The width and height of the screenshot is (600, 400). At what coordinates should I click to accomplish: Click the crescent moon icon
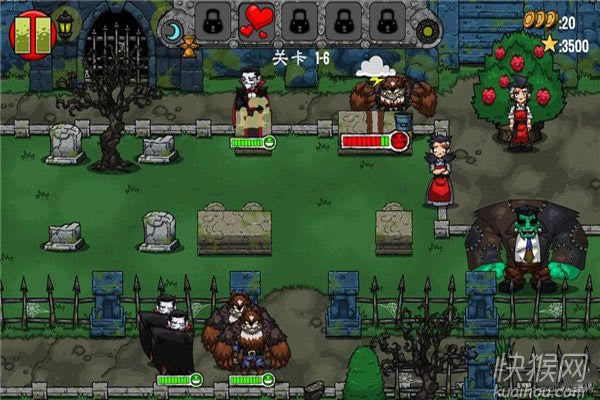[x=172, y=32]
